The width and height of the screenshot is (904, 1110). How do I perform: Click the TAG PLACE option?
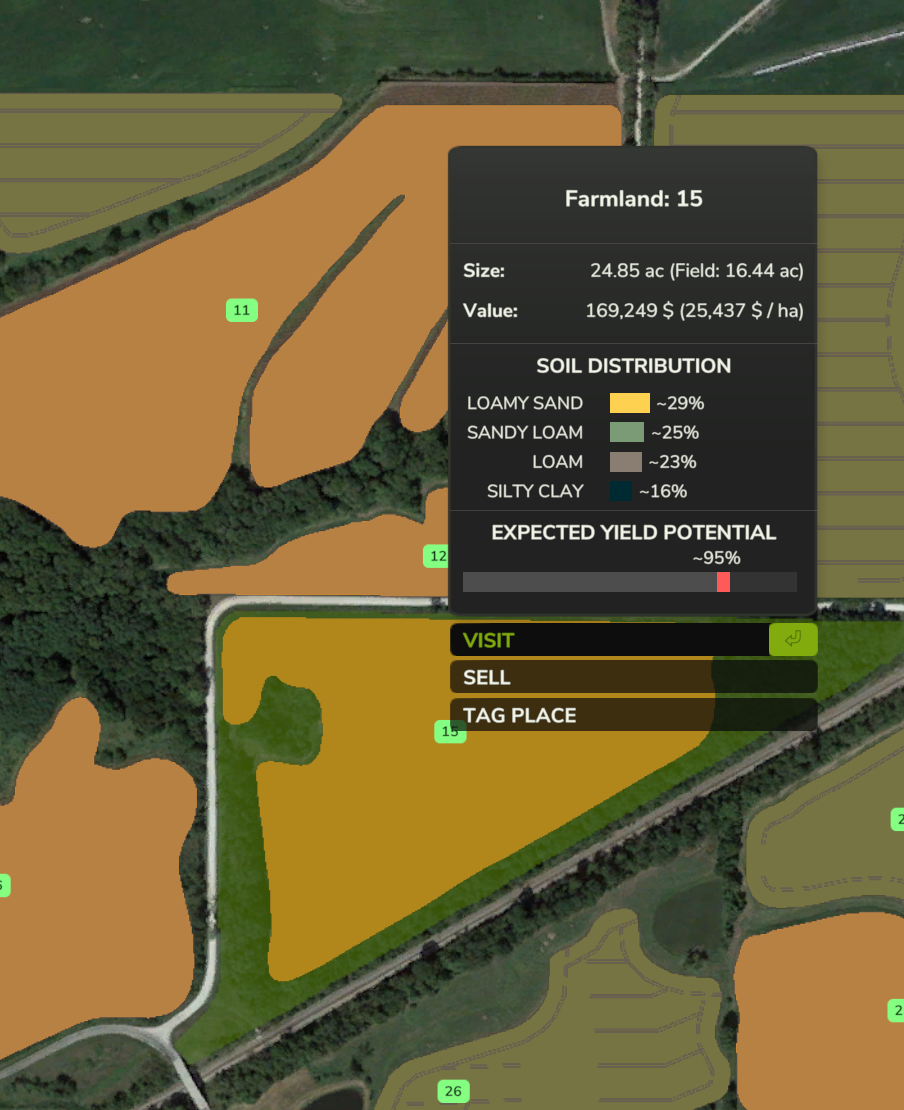click(632, 715)
